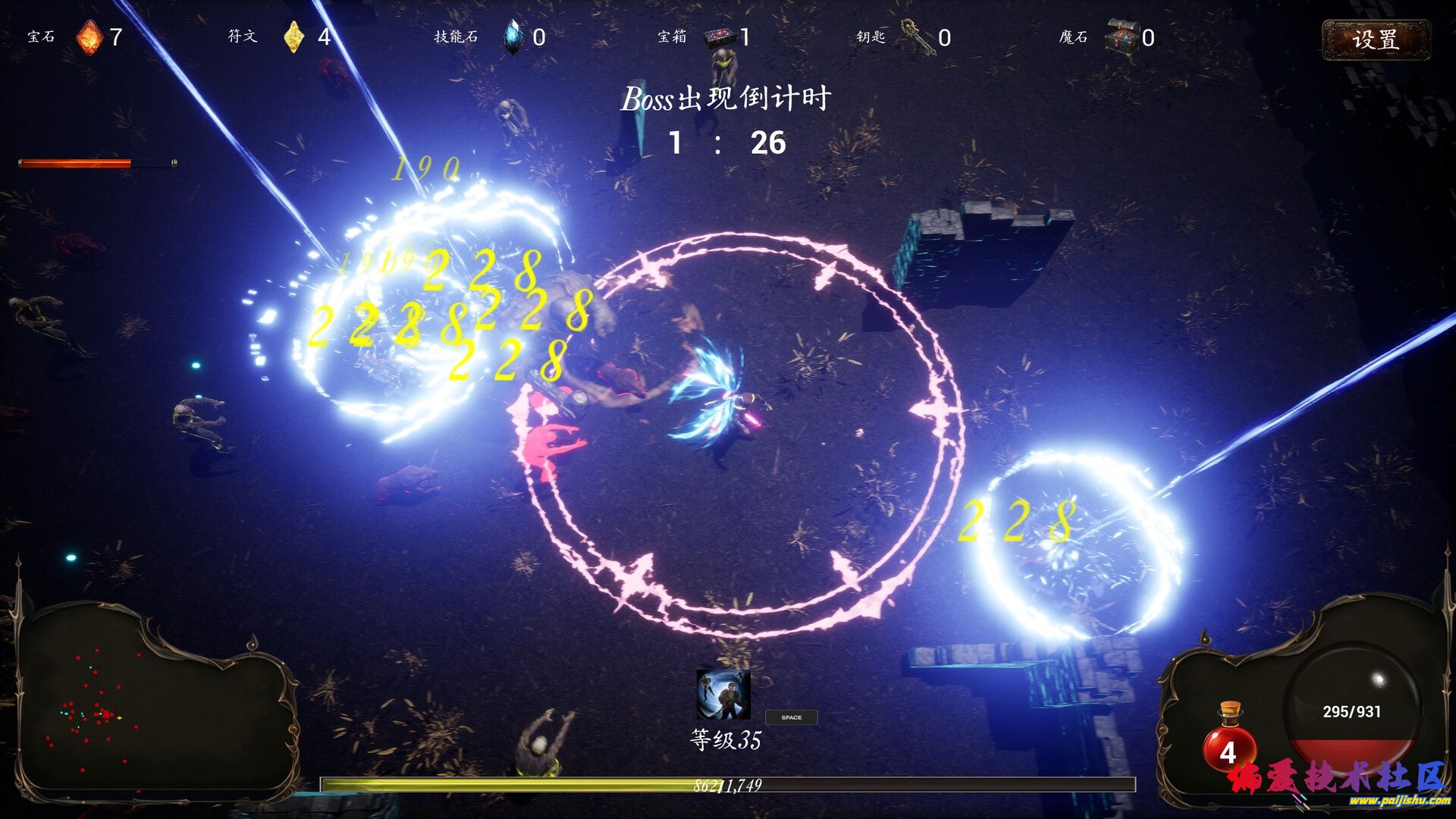Select the 宝石 orange gem icon
This screenshot has width=1456, height=819.
(x=89, y=37)
